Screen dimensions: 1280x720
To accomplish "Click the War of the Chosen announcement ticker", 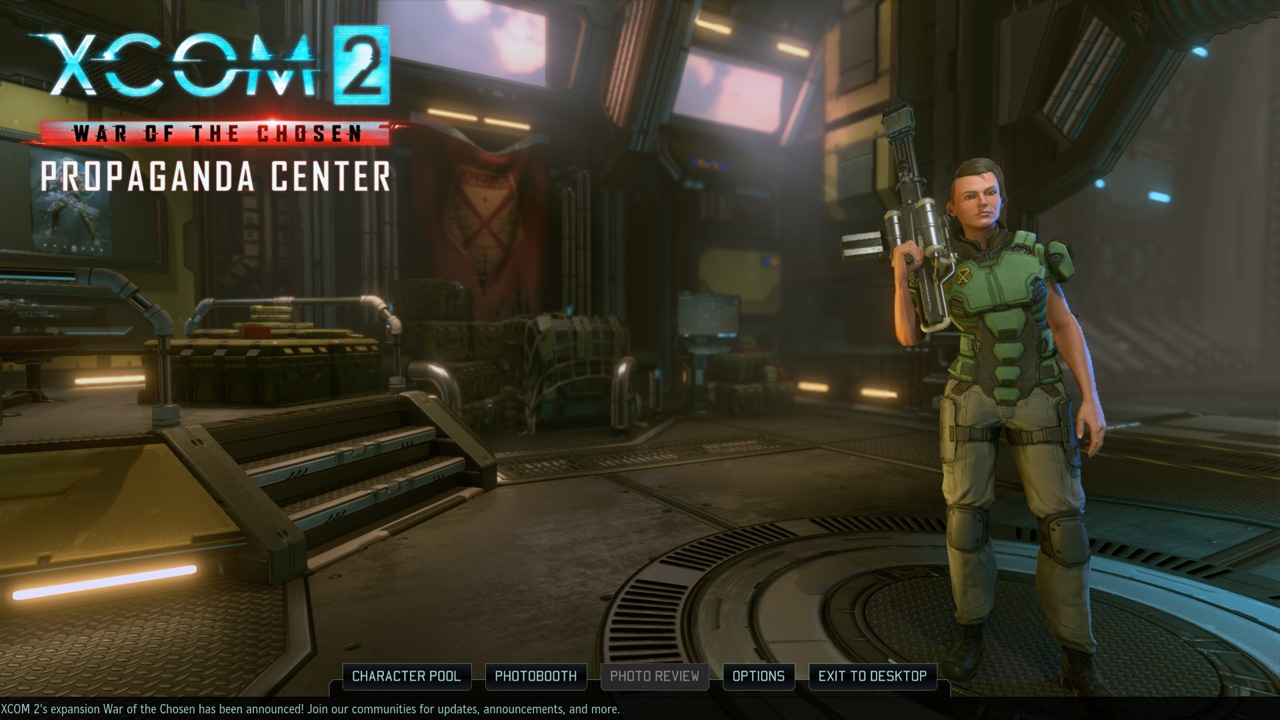I will pyautogui.click(x=310, y=709).
